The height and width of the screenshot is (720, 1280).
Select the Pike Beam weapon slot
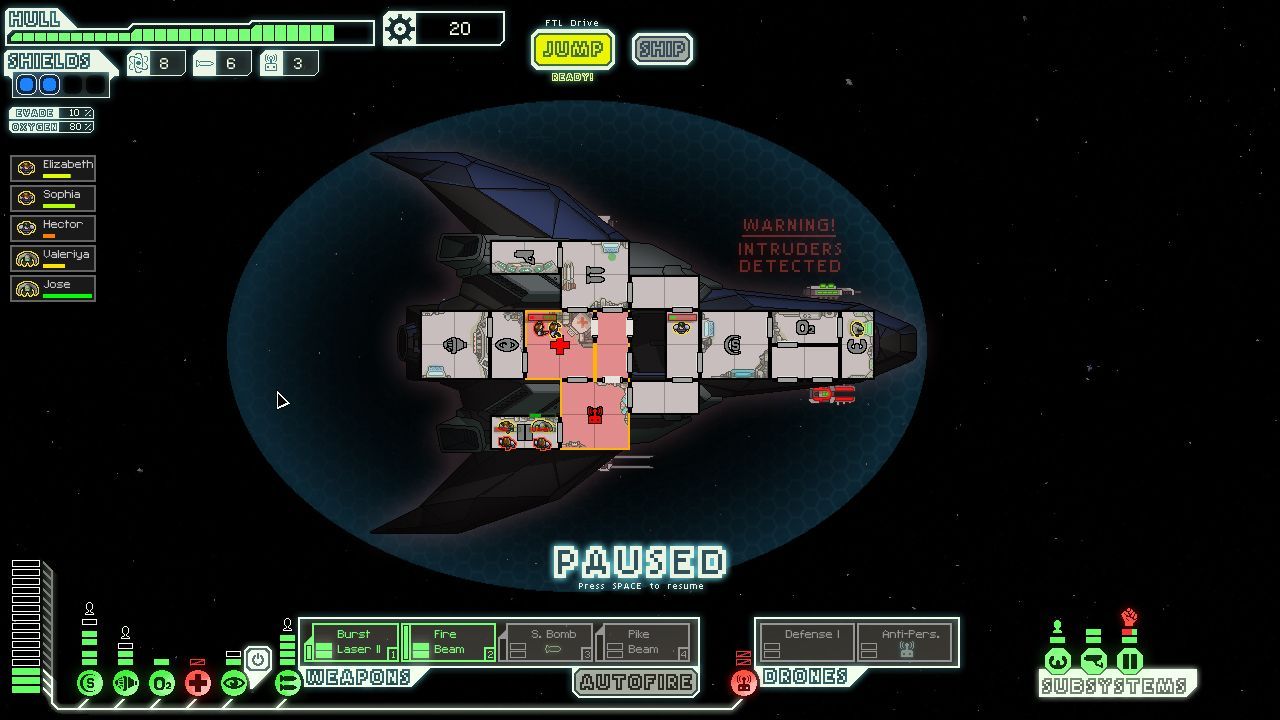click(642, 642)
